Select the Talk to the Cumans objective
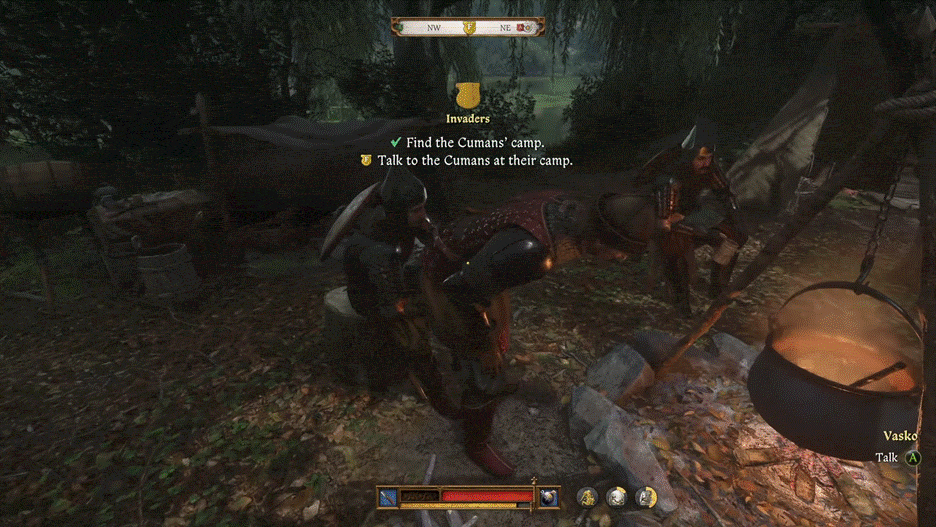The image size is (936, 527). pyautogui.click(x=475, y=160)
